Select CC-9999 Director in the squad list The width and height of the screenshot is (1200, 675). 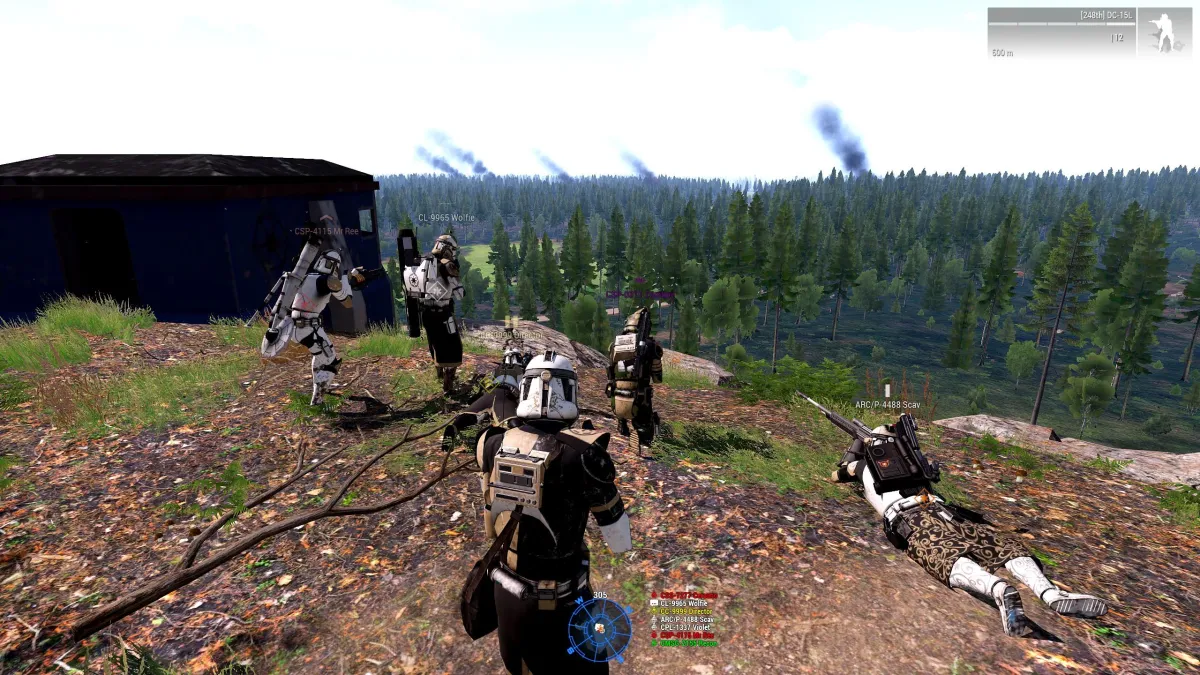click(684, 611)
